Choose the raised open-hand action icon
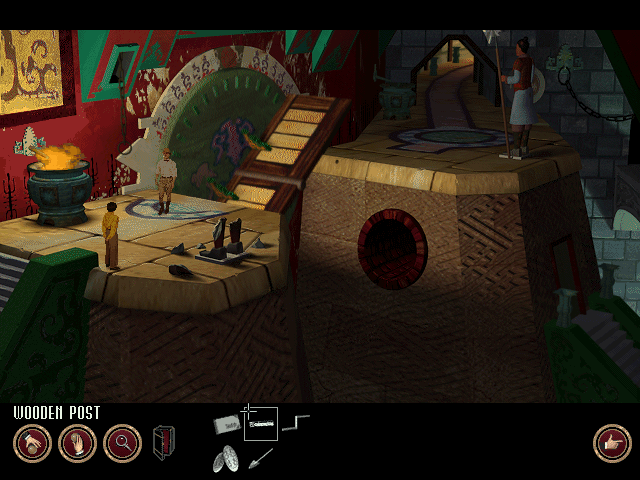The width and height of the screenshot is (640, 480). pyautogui.click(x=78, y=443)
